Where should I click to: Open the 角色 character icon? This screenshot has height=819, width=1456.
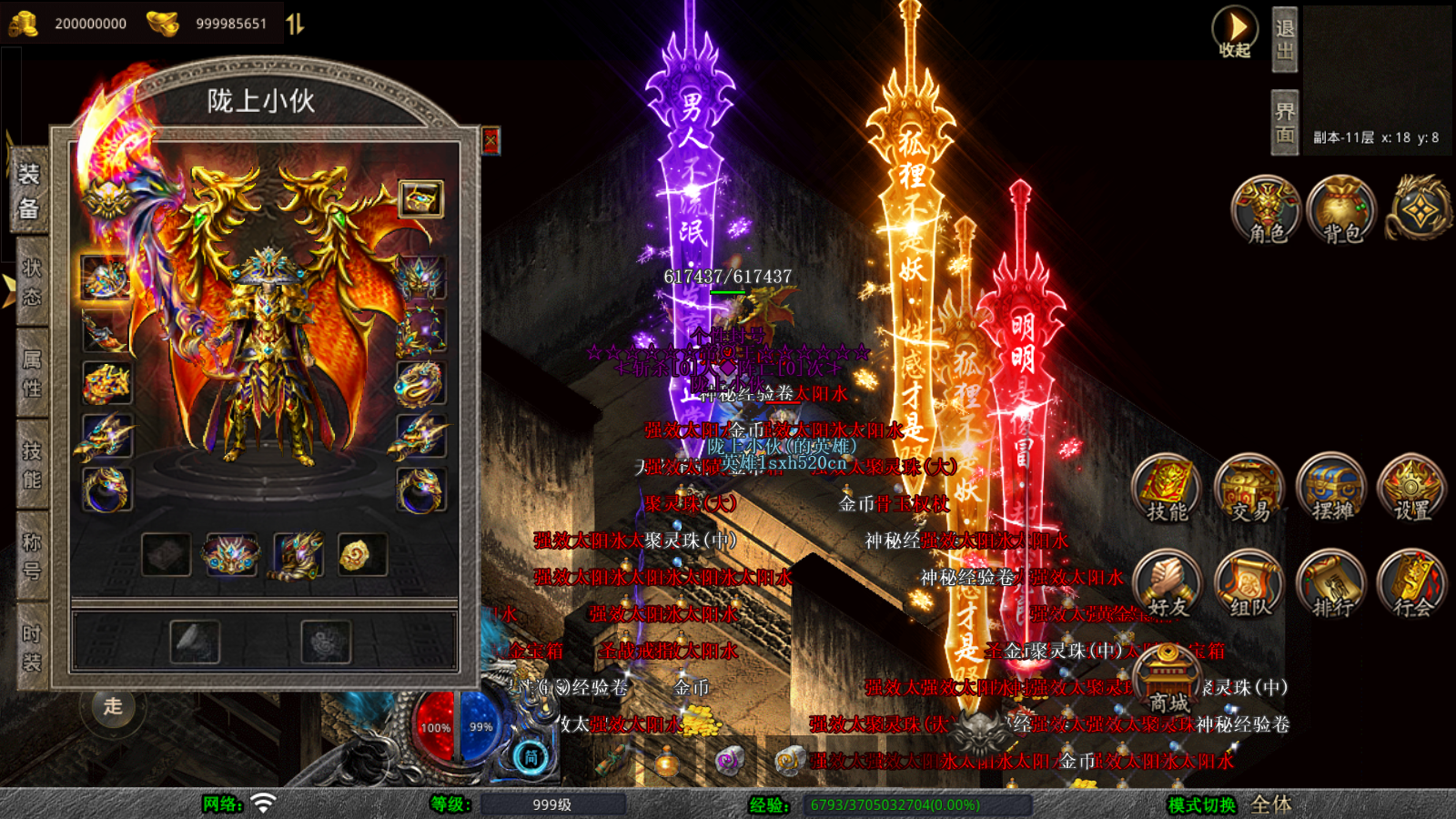coord(1266,210)
